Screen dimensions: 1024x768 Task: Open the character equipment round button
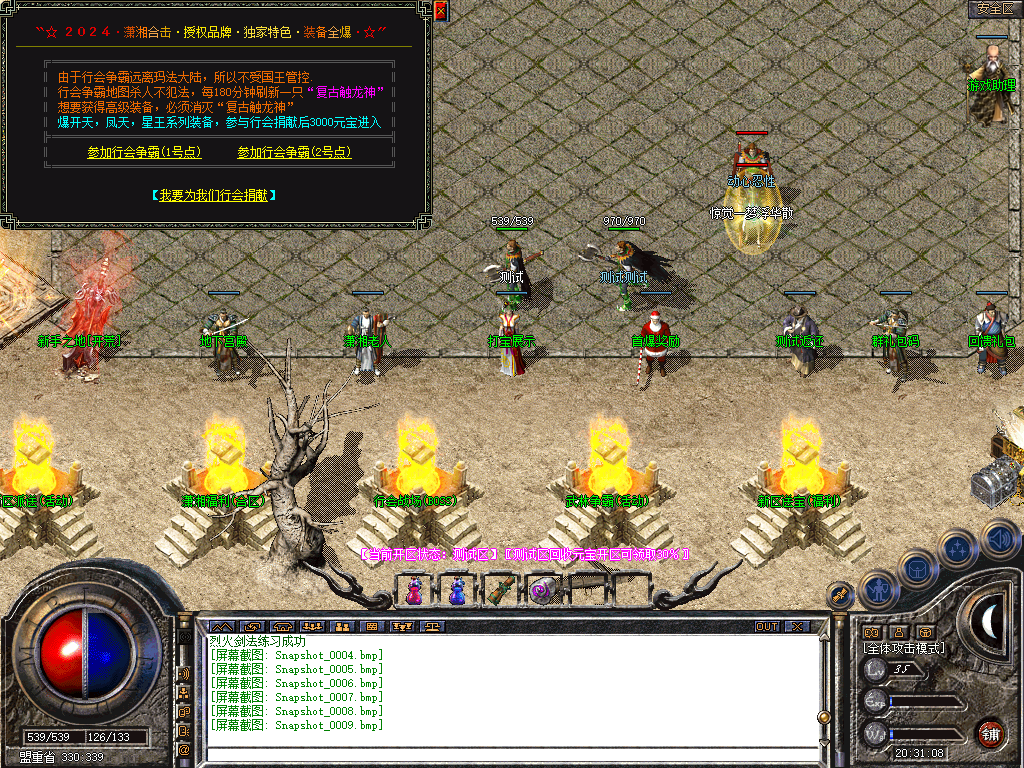point(878,590)
